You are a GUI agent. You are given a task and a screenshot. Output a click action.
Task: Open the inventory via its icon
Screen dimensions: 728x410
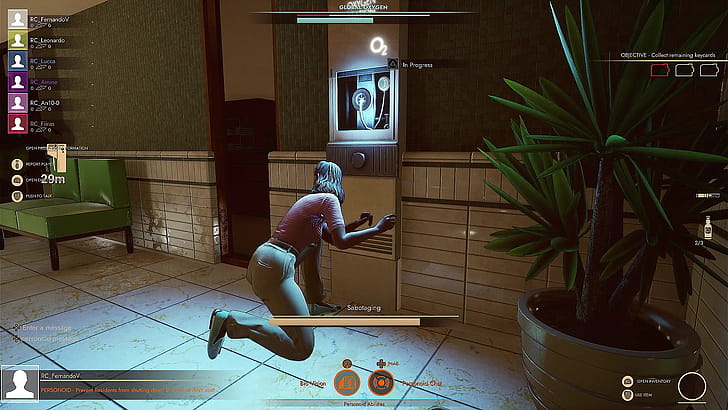(x=628, y=381)
